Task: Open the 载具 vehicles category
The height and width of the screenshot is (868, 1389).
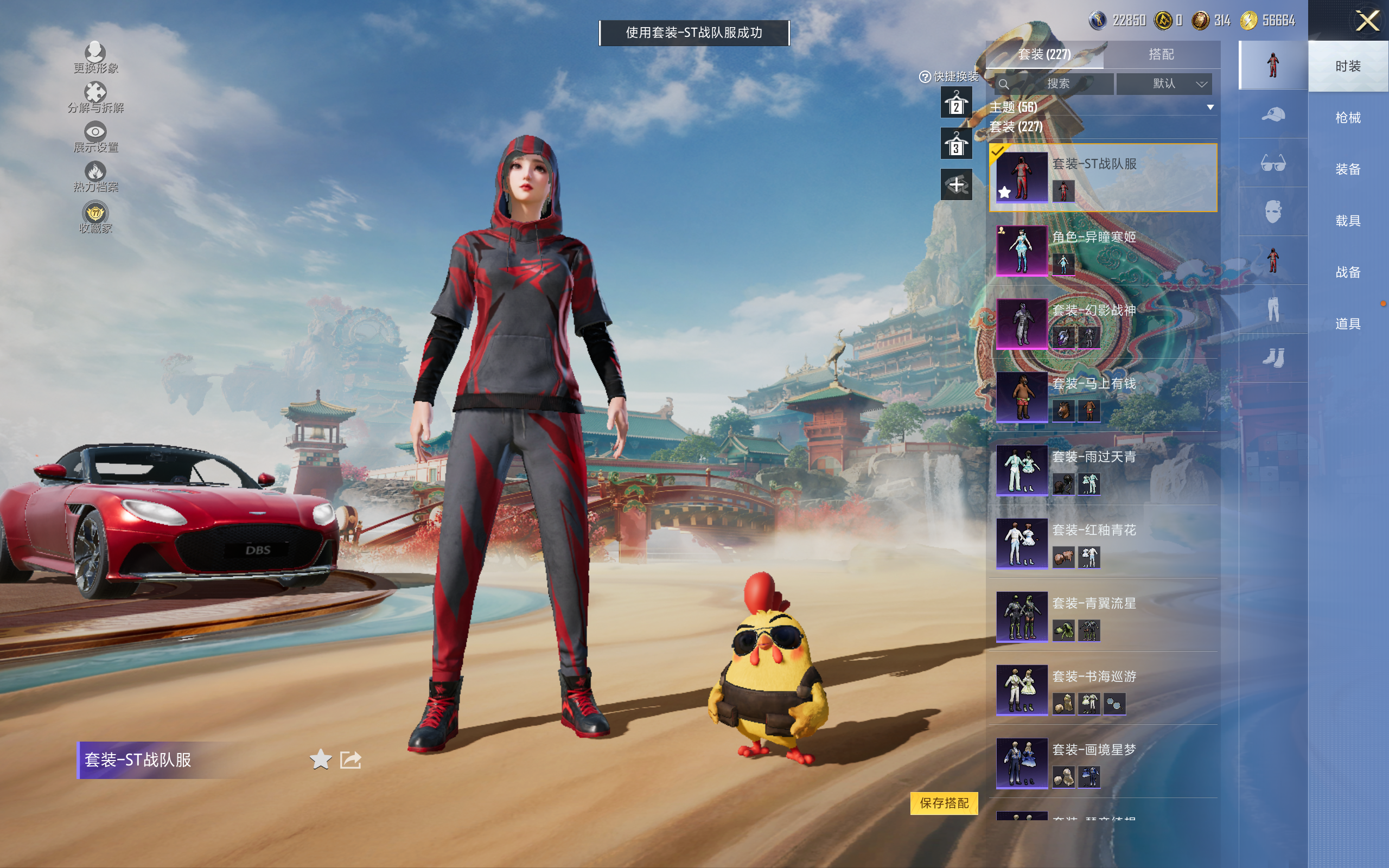Action: [1348, 220]
